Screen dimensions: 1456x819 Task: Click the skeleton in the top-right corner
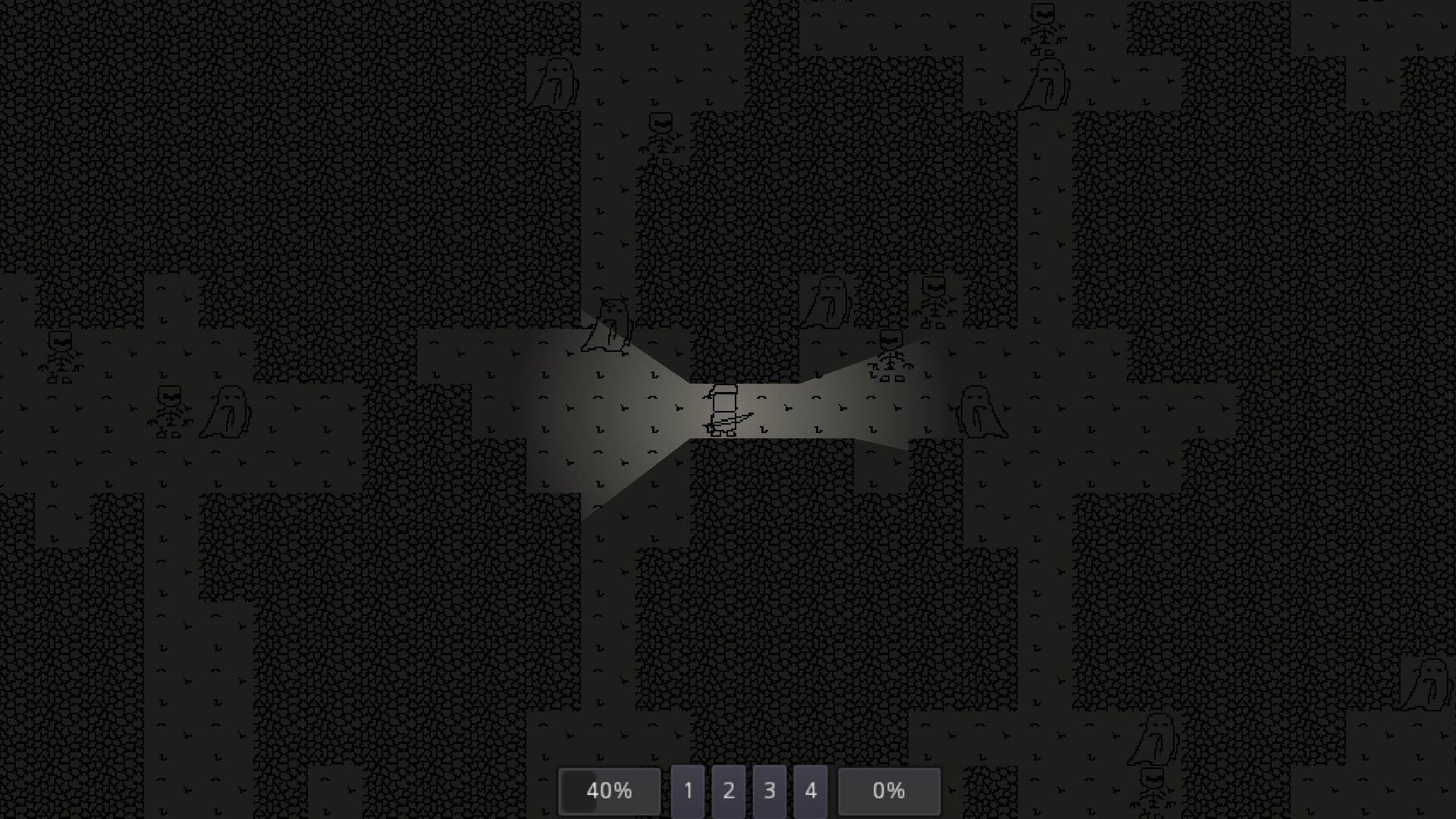pos(1043,23)
